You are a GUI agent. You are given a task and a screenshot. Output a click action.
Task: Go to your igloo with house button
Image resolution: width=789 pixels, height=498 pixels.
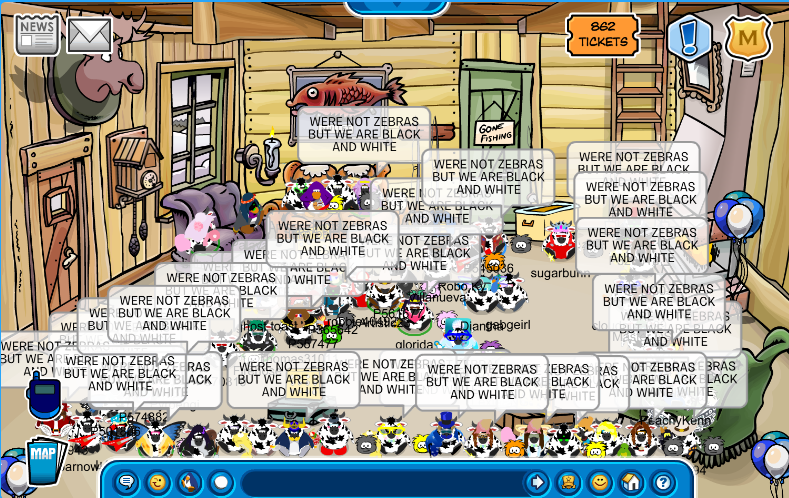pyautogui.click(x=630, y=482)
